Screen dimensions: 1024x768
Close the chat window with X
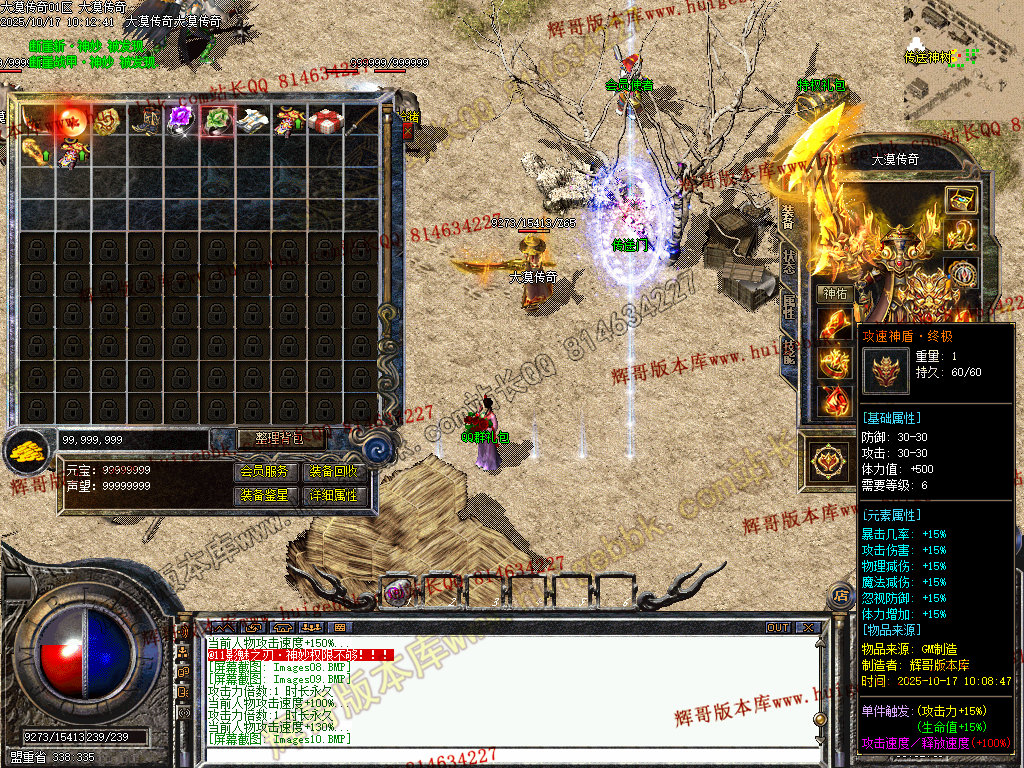pyautogui.click(x=807, y=628)
